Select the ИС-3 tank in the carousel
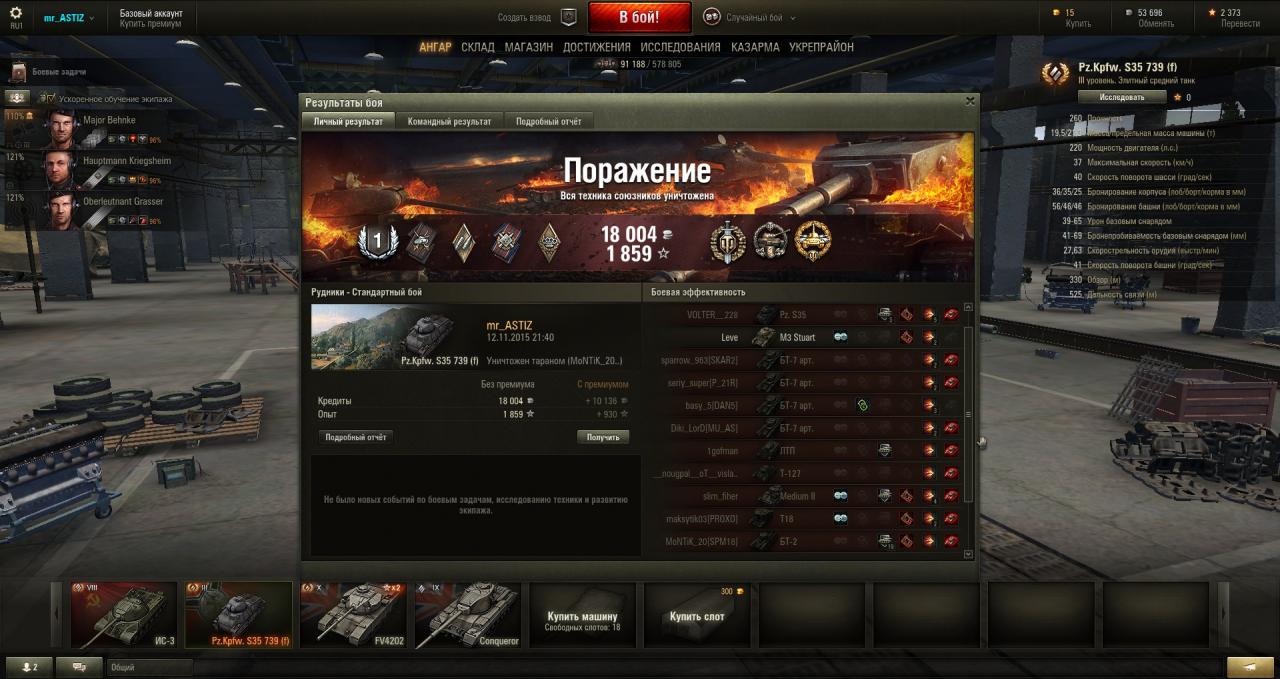Image resolution: width=1280 pixels, height=679 pixels. tap(124, 616)
